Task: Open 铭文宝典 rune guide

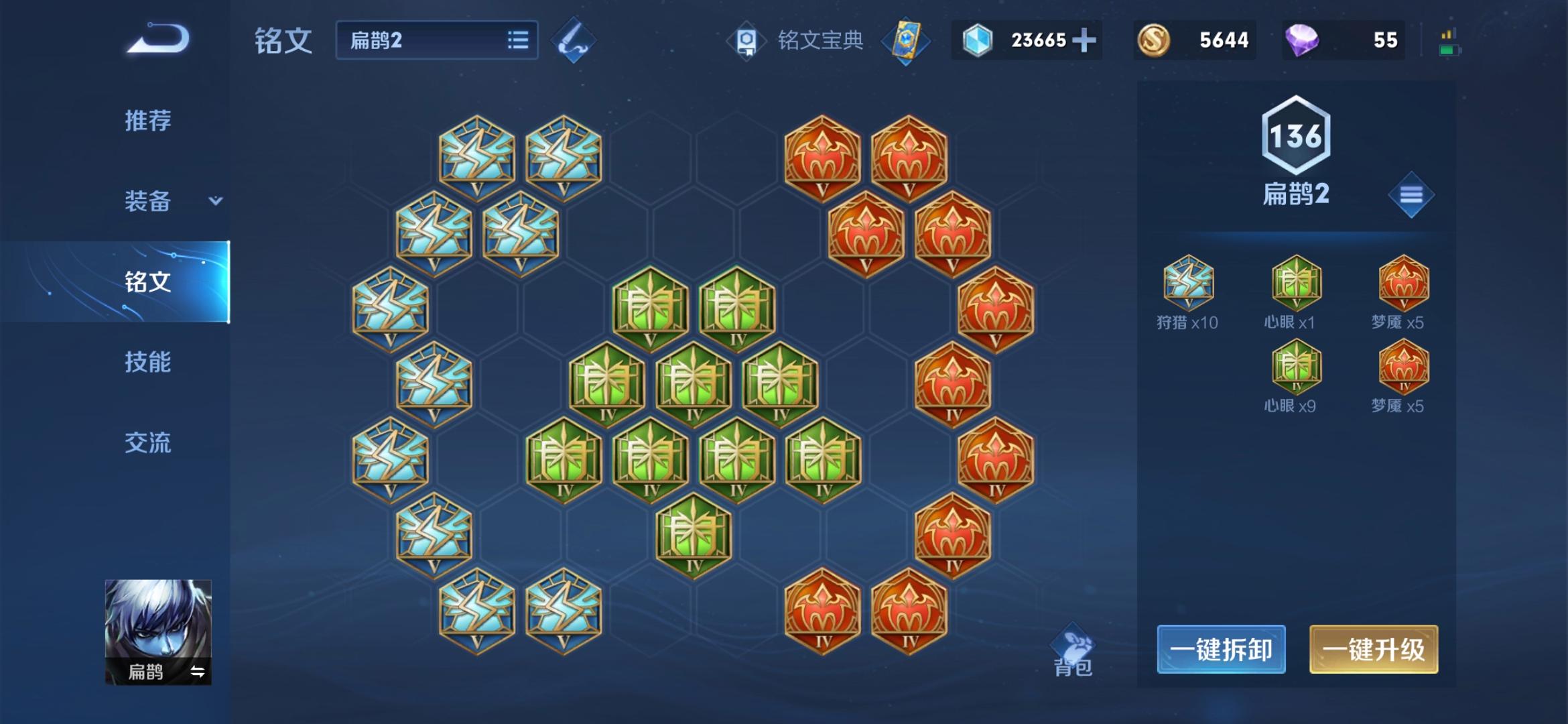Action: (797, 40)
